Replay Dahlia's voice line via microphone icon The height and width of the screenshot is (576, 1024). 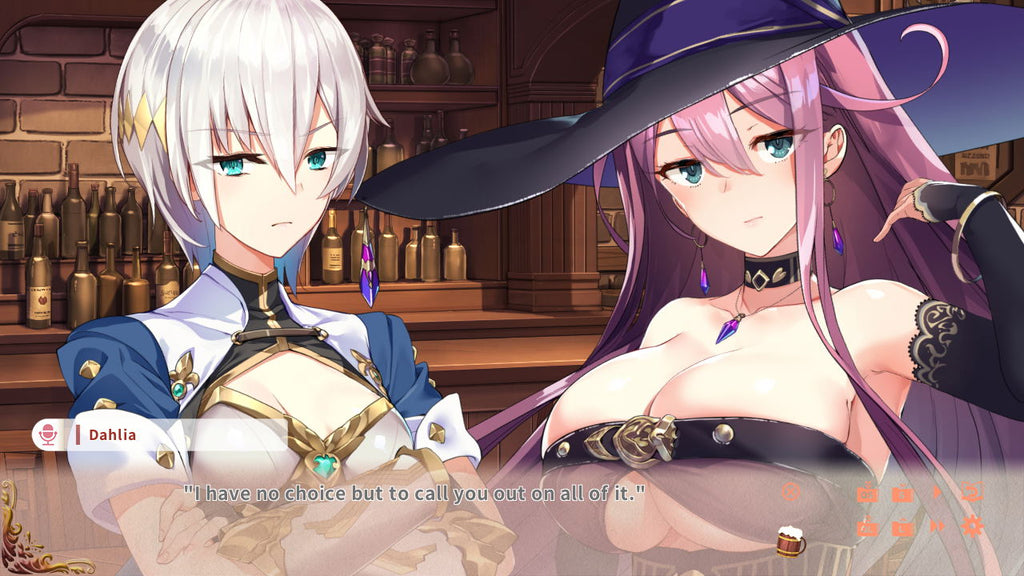click(x=47, y=435)
